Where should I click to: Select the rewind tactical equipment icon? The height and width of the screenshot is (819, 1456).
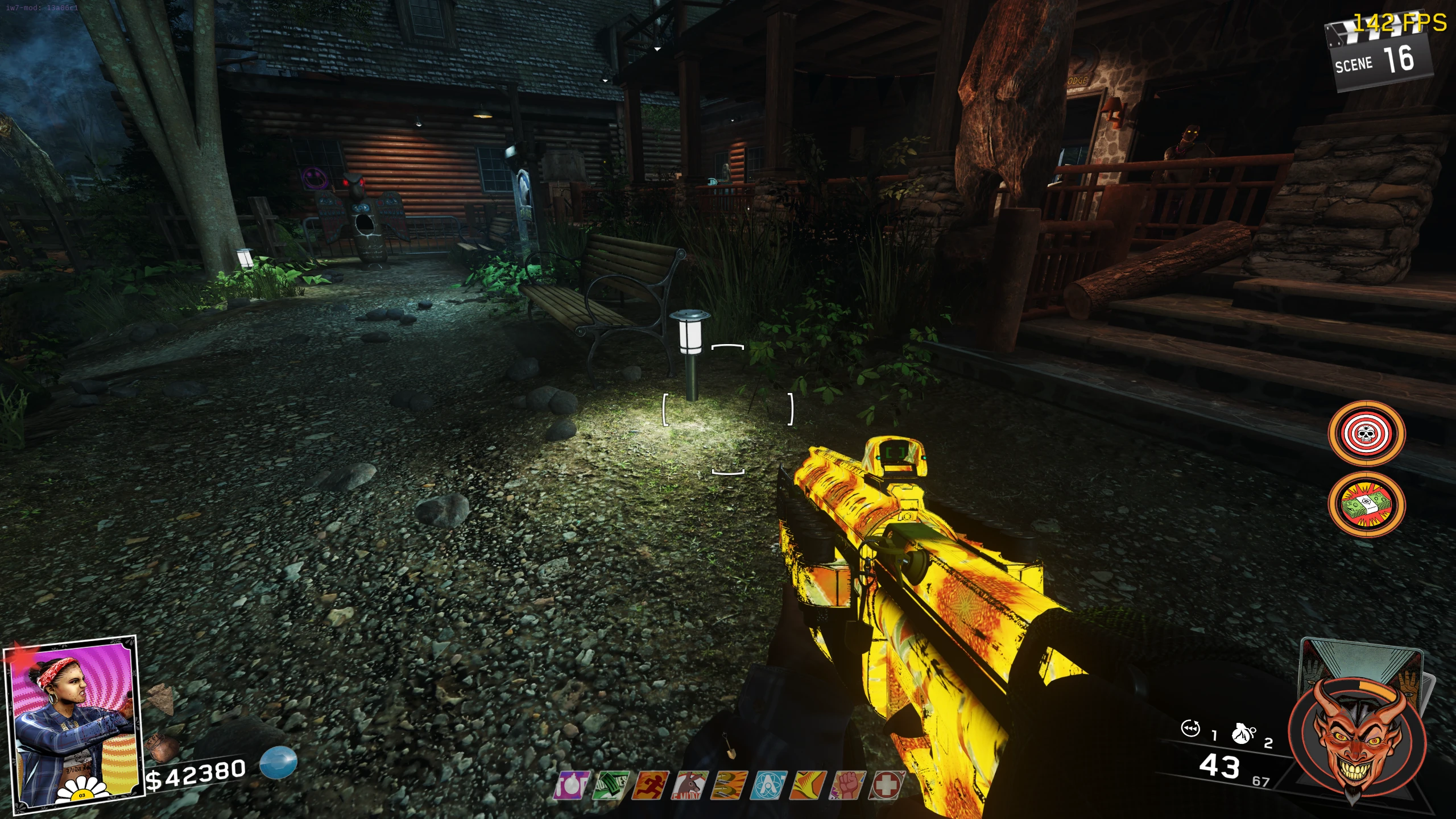pyautogui.click(x=1190, y=729)
